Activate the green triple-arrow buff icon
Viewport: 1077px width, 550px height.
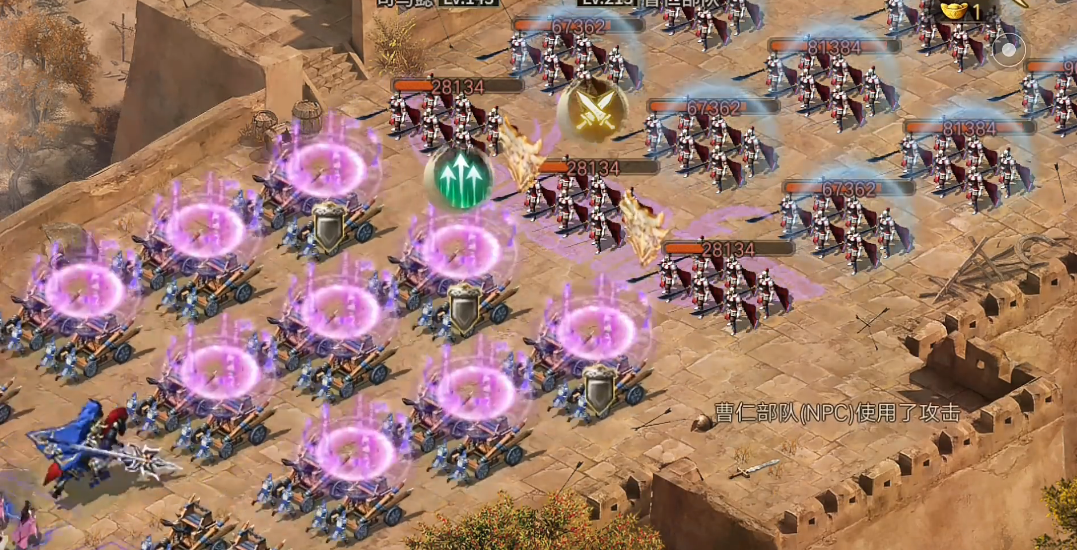click(457, 178)
